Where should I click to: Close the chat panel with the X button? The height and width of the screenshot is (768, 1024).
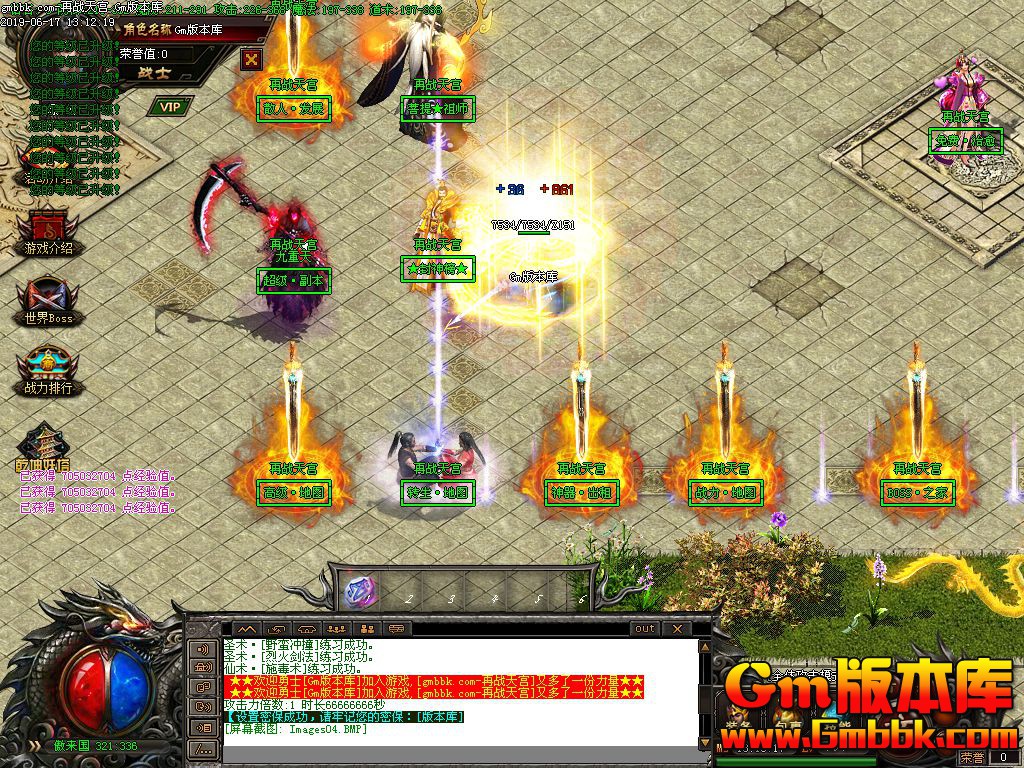[x=677, y=629]
